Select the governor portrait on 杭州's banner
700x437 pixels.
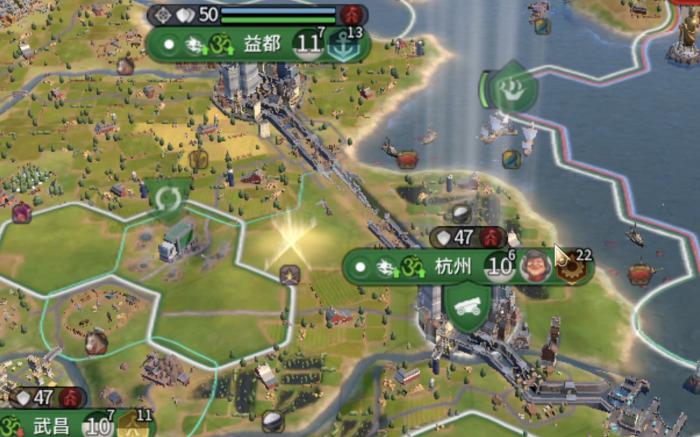click(x=536, y=267)
